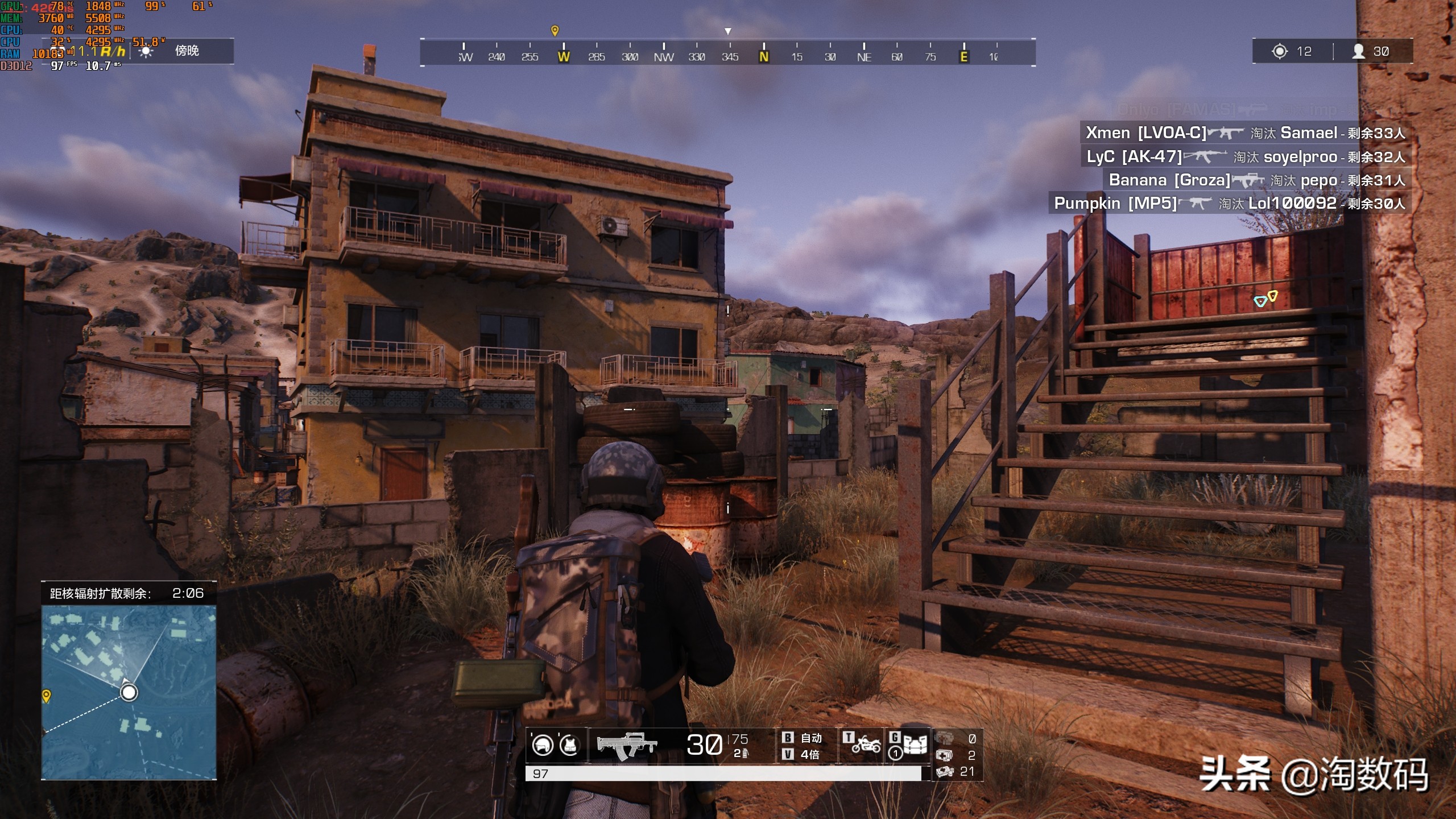Click the compass bar's N heading

[x=764, y=56]
